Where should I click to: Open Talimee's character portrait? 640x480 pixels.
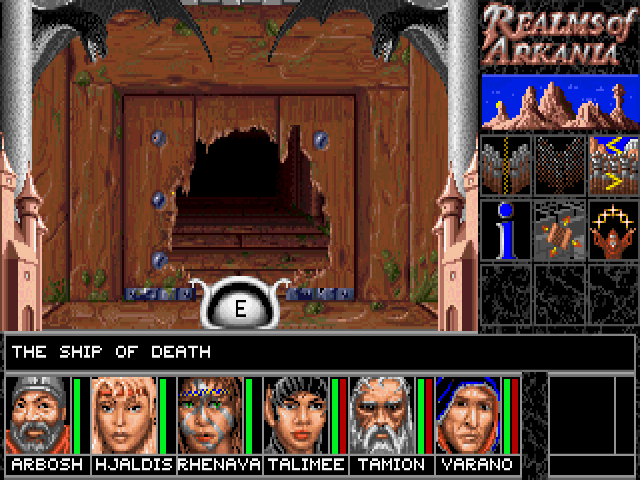tap(296, 416)
